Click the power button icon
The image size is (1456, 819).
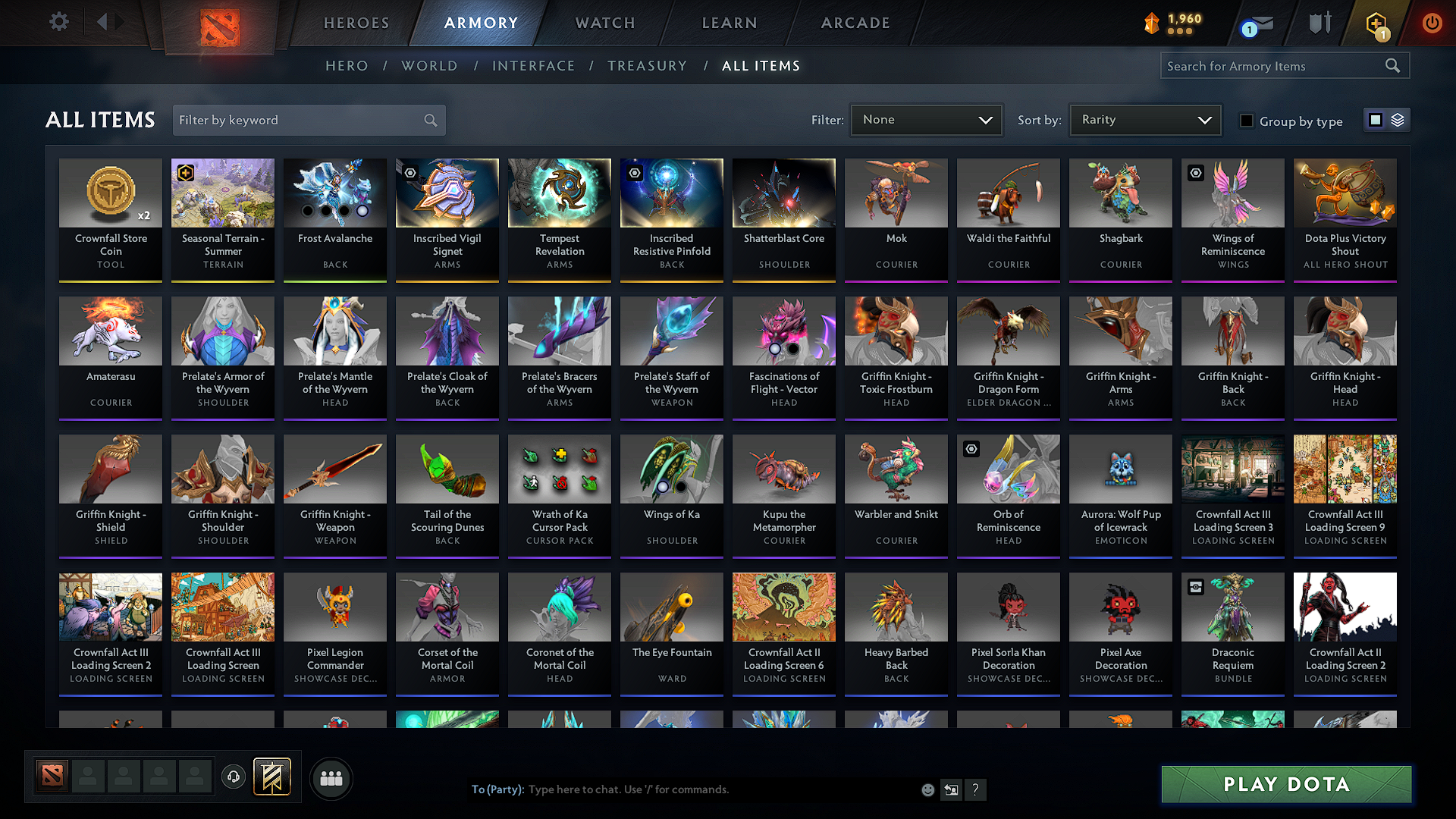(x=1432, y=23)
